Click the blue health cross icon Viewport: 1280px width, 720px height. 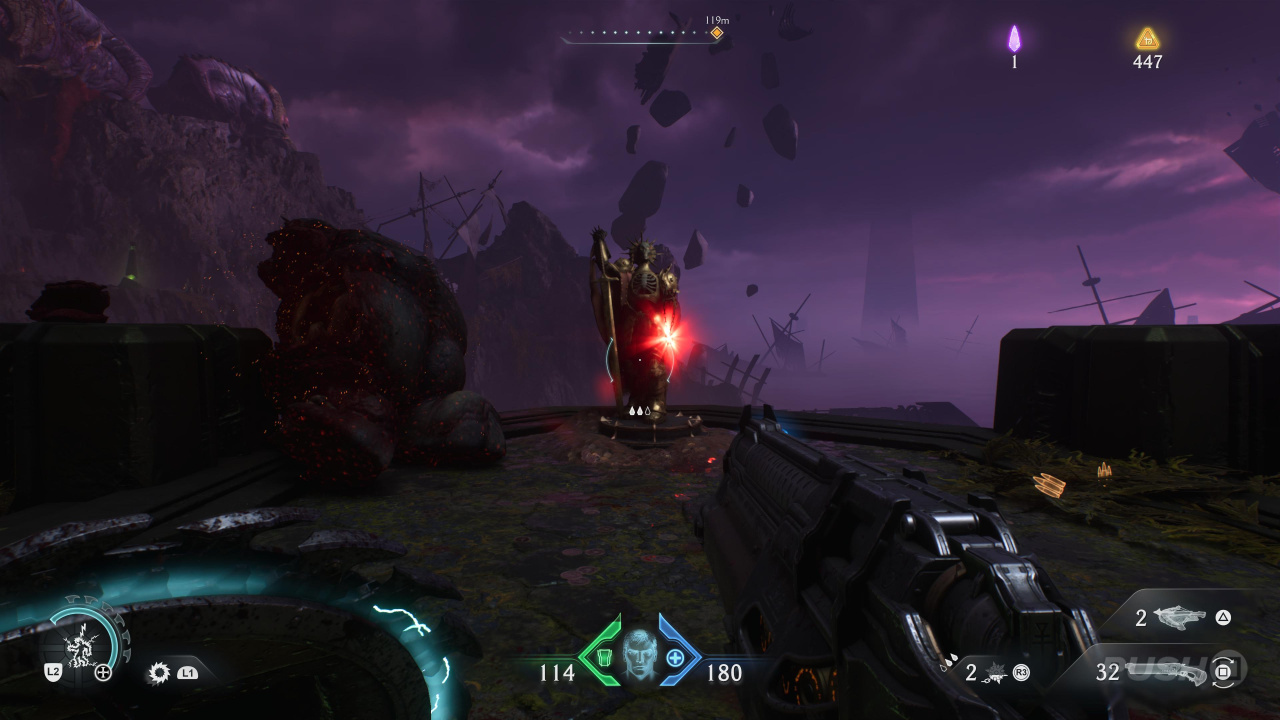[x=675, y=657]
